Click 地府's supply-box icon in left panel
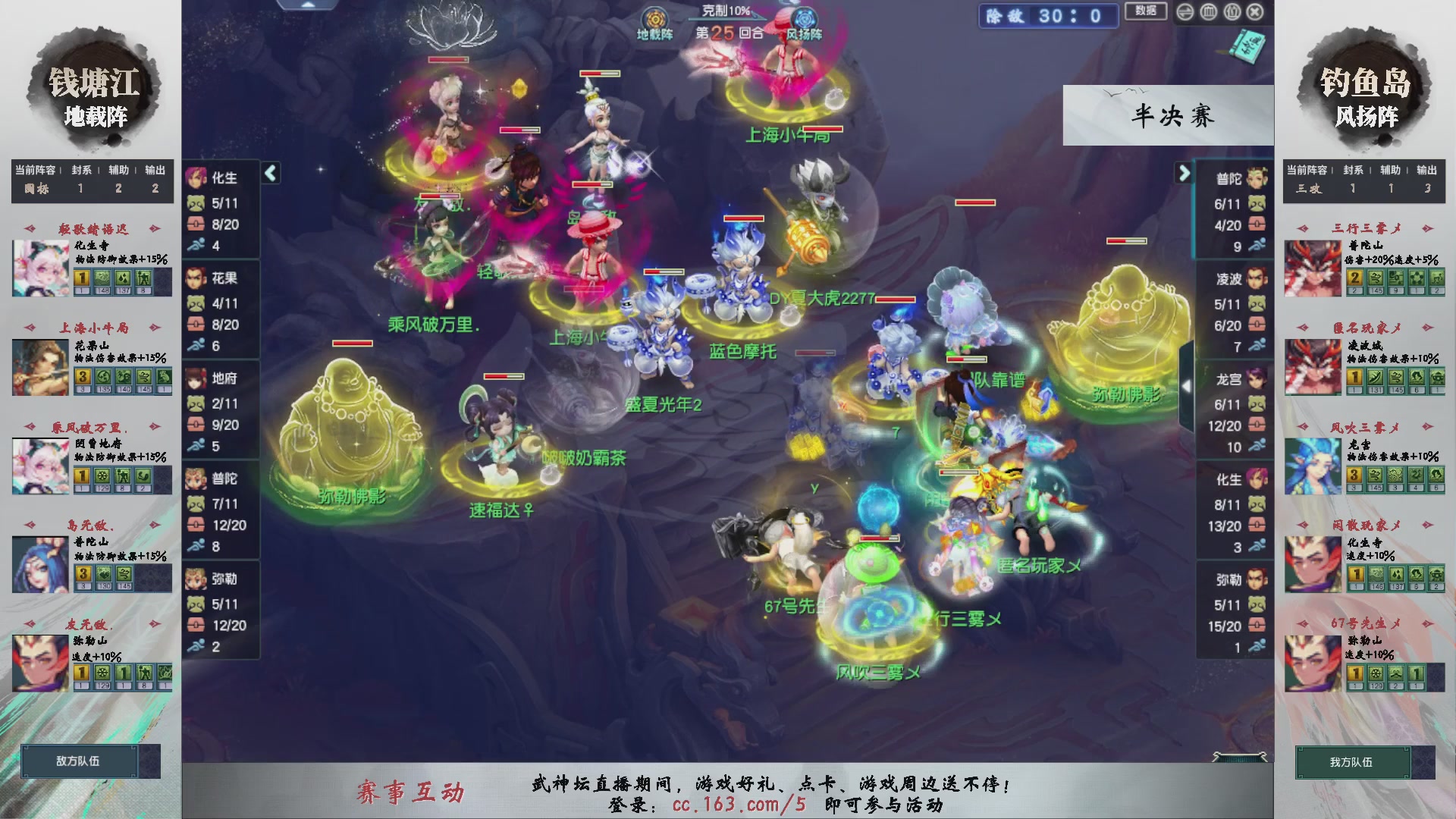This screenshot has height=819, width=1456. coord(196,425)
